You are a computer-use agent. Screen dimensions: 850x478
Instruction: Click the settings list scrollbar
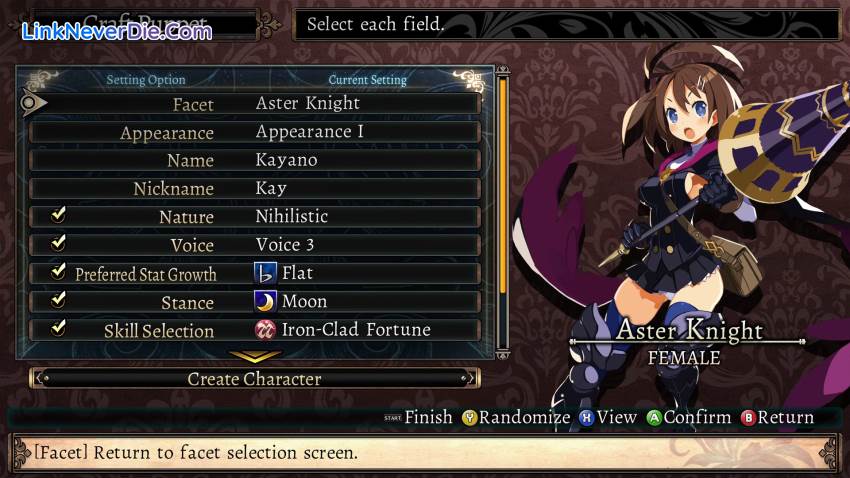[503, 190]
